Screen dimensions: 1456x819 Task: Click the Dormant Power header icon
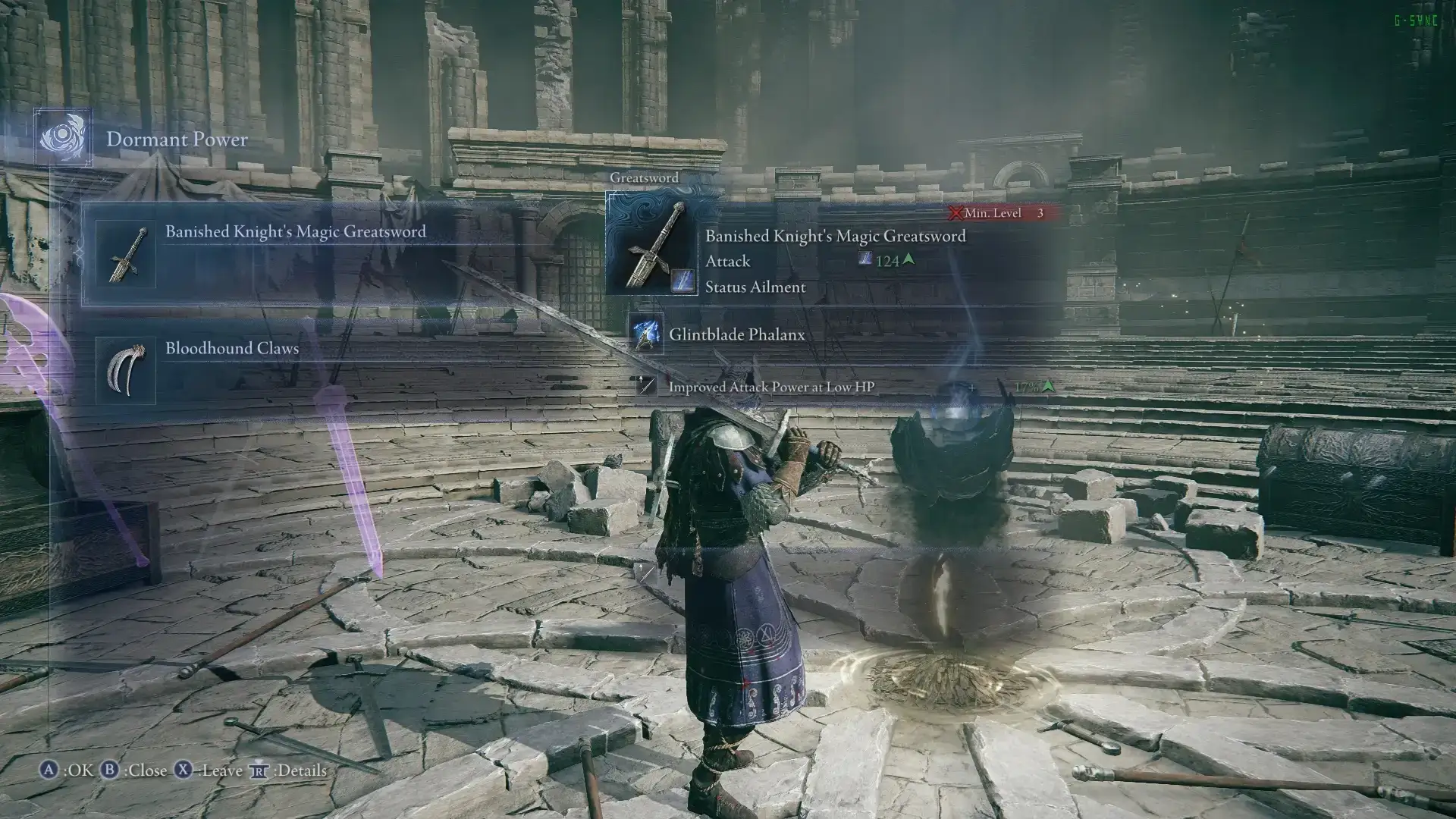(63, 138)
